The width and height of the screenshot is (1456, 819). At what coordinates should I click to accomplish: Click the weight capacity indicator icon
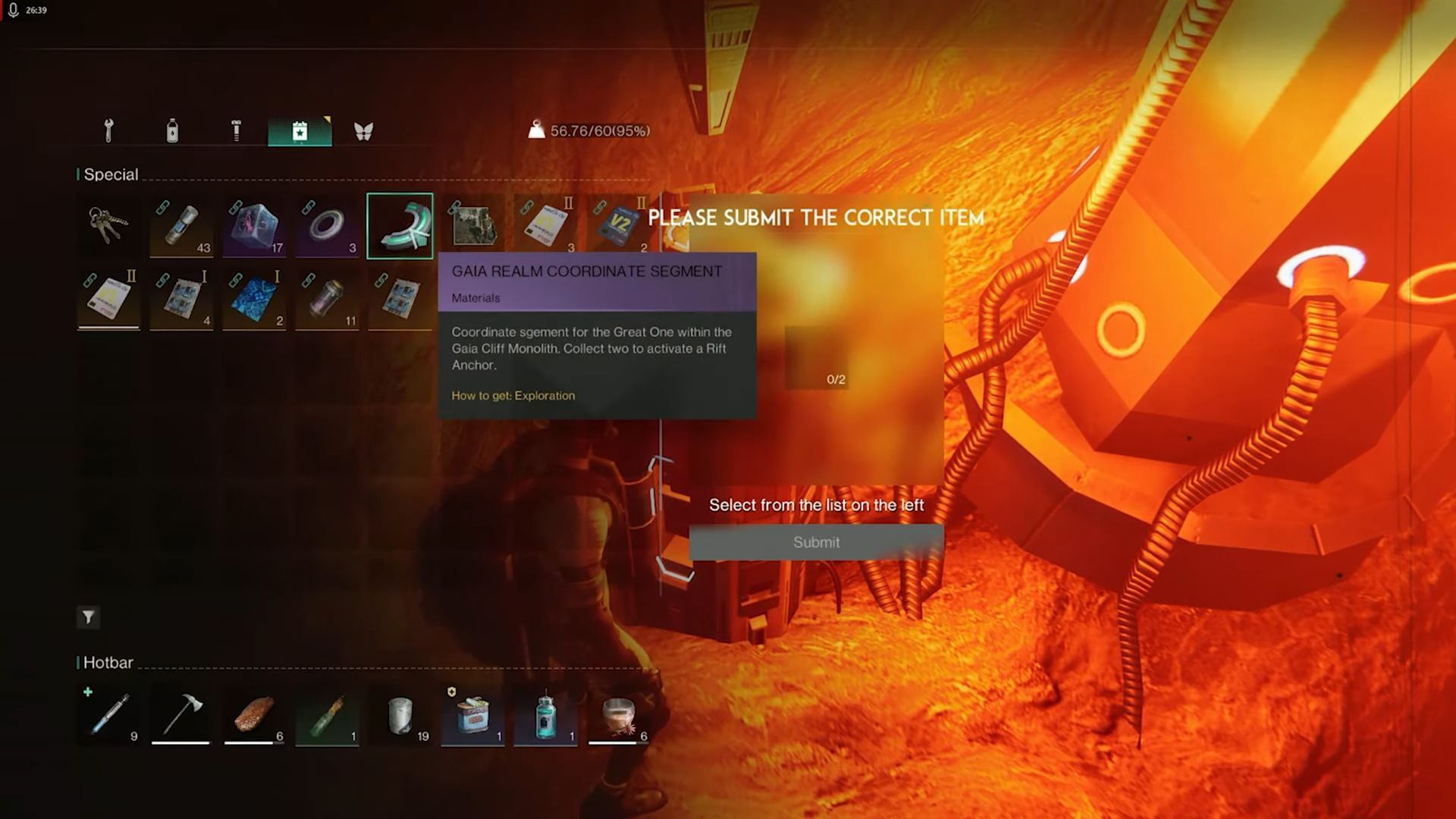(538, 130)
